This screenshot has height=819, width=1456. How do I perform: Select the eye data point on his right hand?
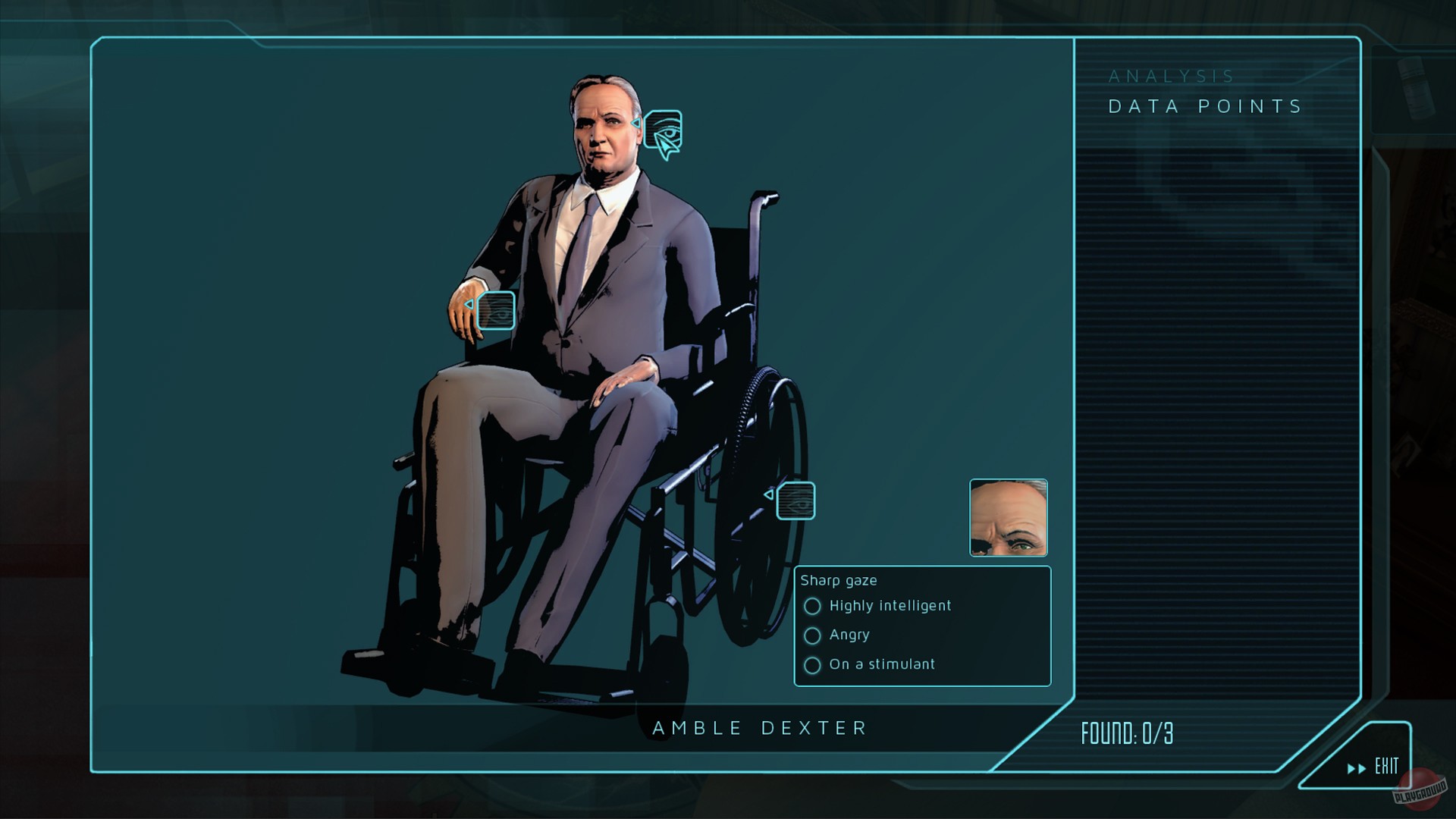[497, 311]
